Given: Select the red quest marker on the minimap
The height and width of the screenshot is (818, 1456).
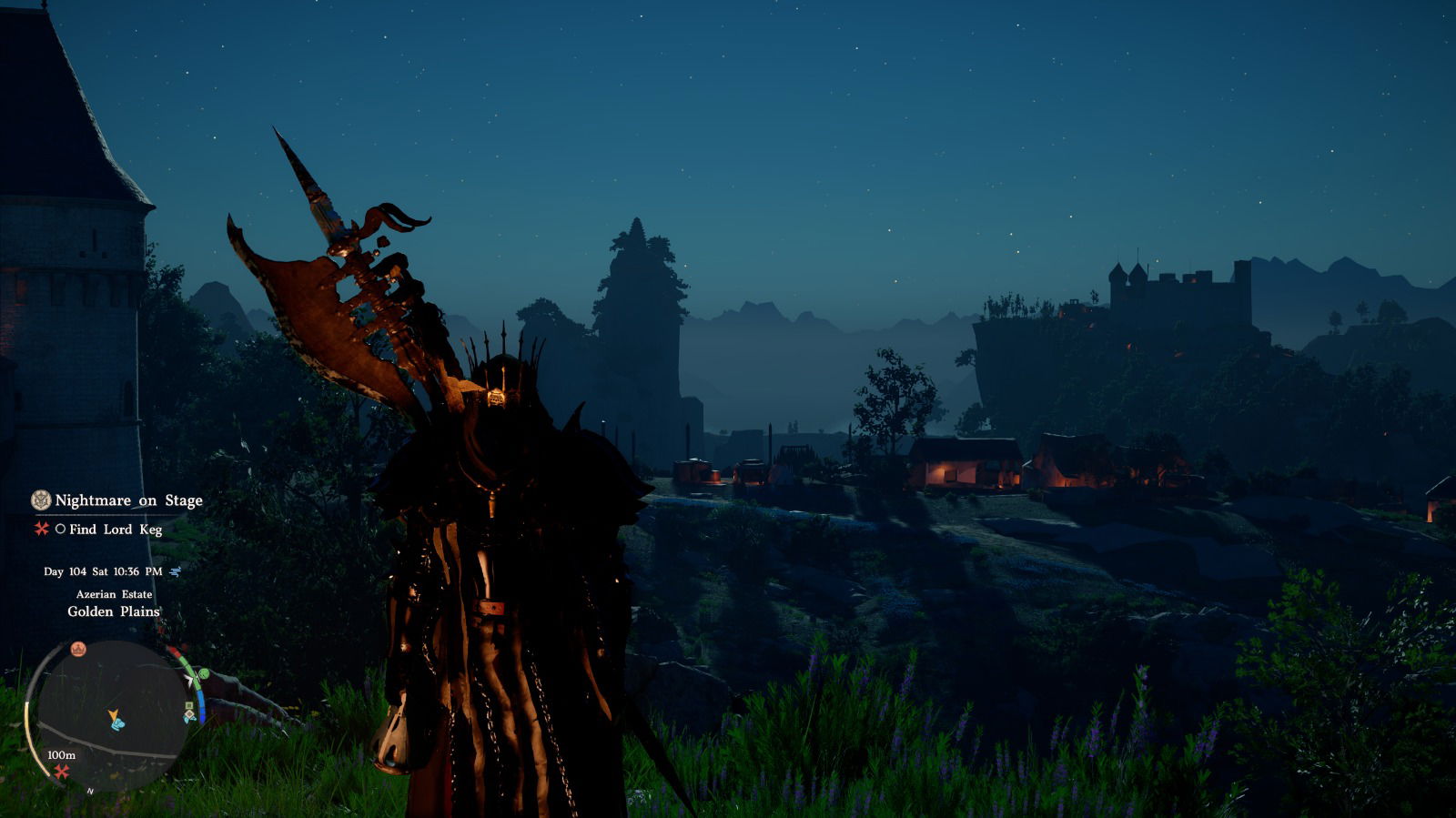Looking at the screenshot, I should pos(61,772).
